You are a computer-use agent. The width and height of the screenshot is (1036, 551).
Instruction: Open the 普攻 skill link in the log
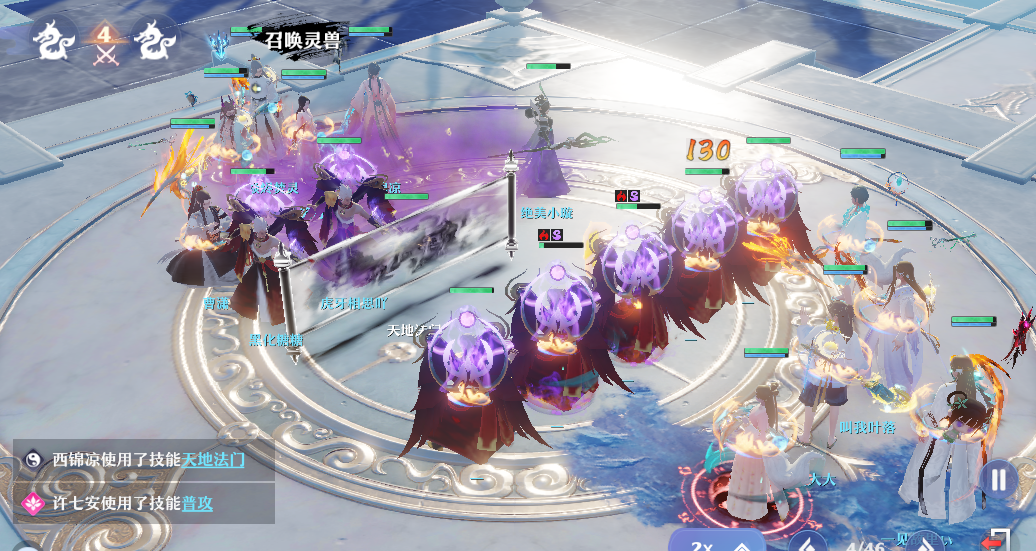(x=197, y=504)
